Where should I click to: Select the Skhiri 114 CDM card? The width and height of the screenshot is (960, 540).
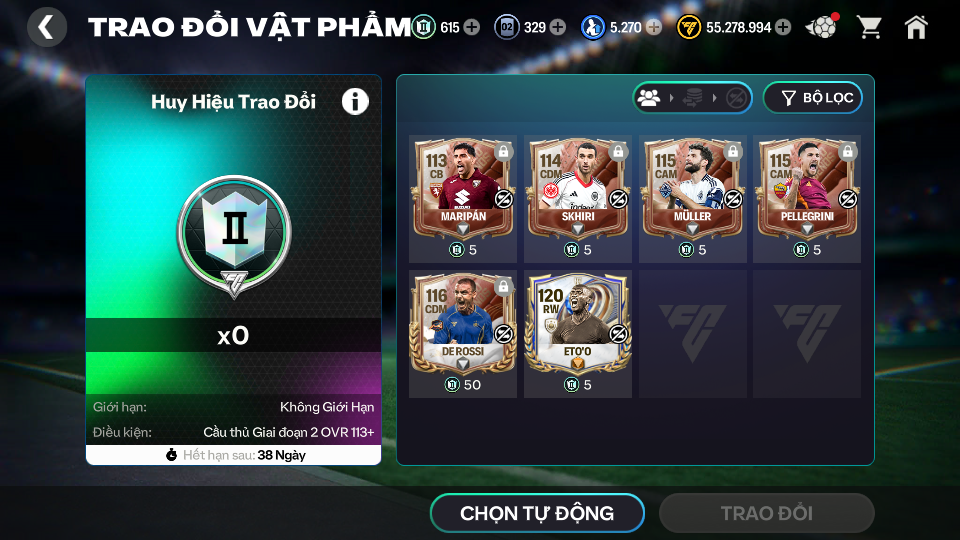tap(577, 187)
